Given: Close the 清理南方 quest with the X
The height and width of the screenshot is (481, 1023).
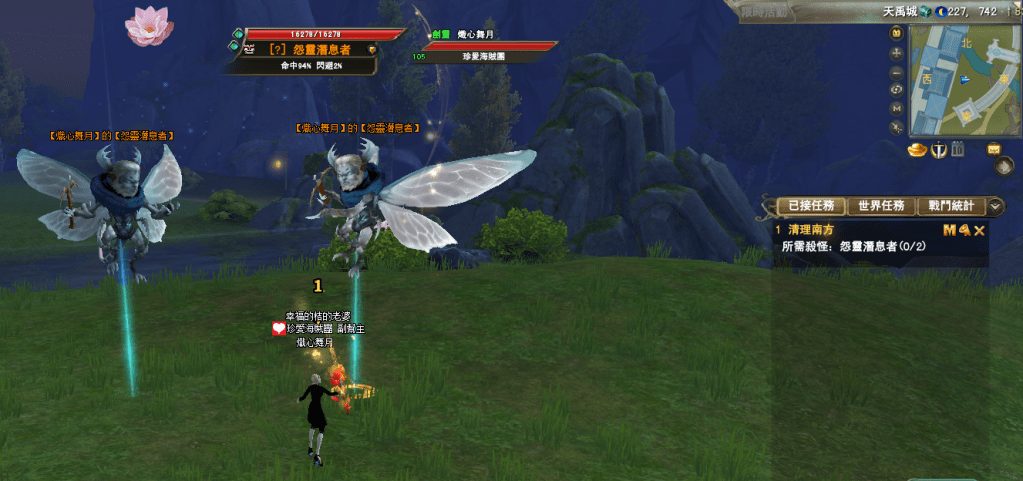Looking at the screenshot, I should 980,230.
